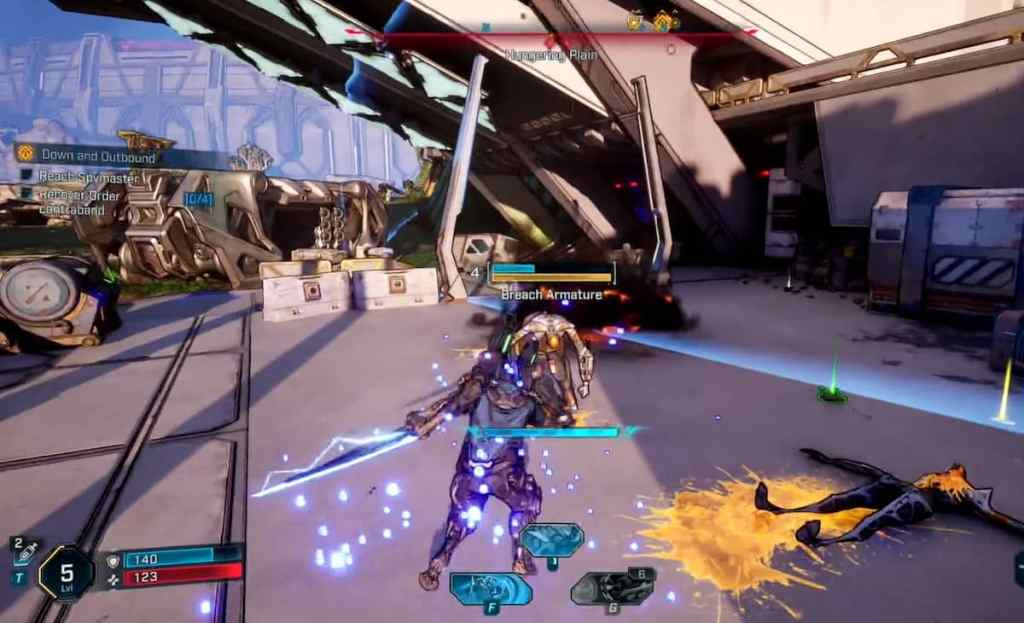Select the grenade ordnance icon
This screenshot has width=1024, height=623.
pyautogui.click(x=613, y=587)
